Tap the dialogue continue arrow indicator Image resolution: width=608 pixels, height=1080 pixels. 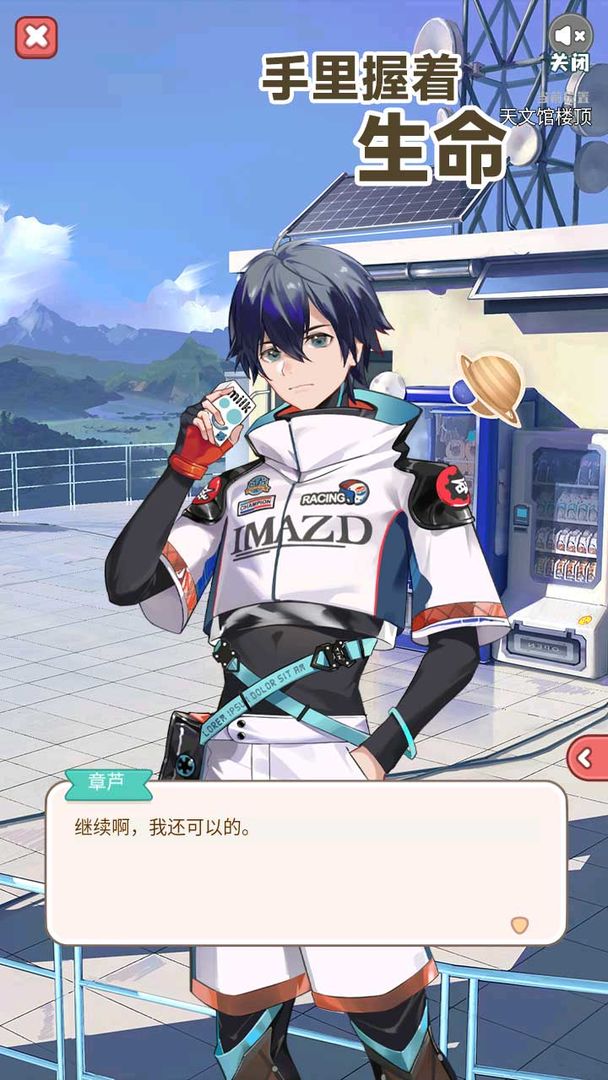pyautogui.click(x=519, y=924)
